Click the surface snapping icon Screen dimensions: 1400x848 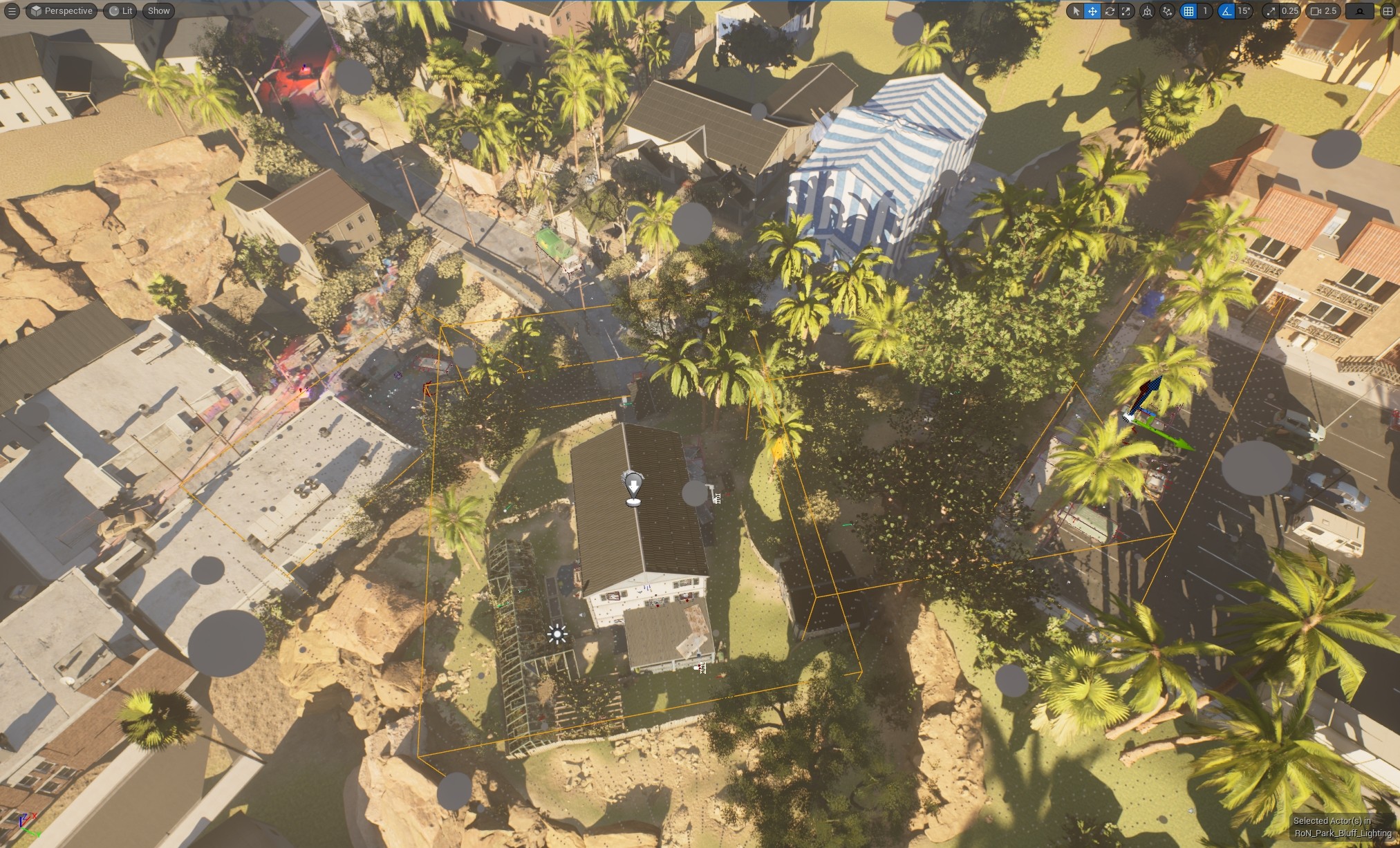[1167, 11]
